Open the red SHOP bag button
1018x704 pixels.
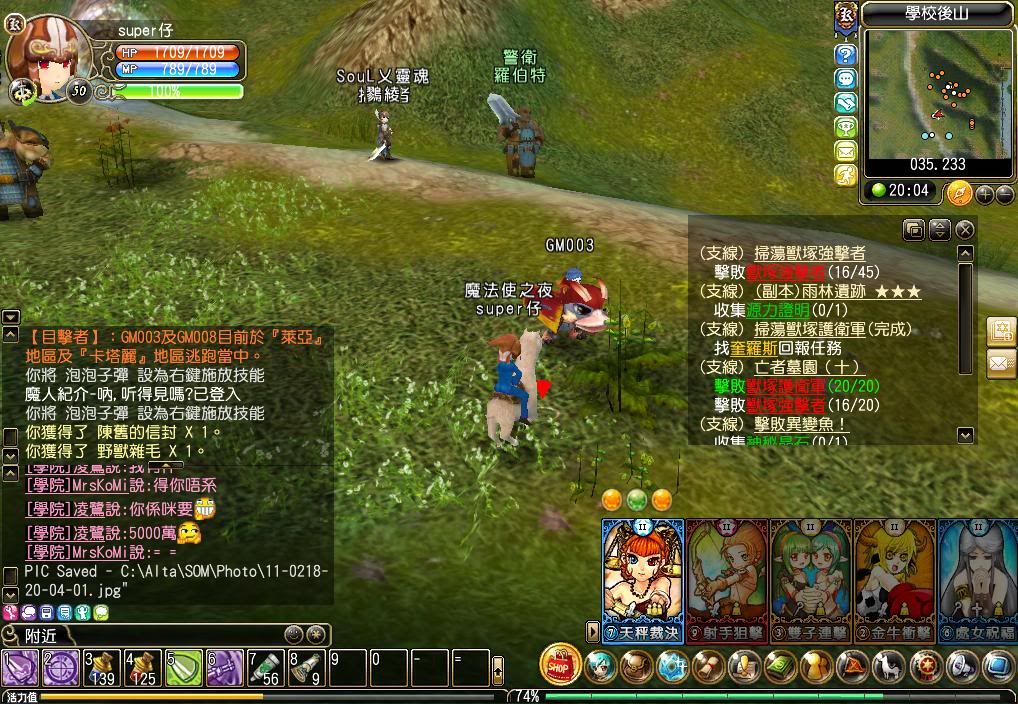coord(561,664)
